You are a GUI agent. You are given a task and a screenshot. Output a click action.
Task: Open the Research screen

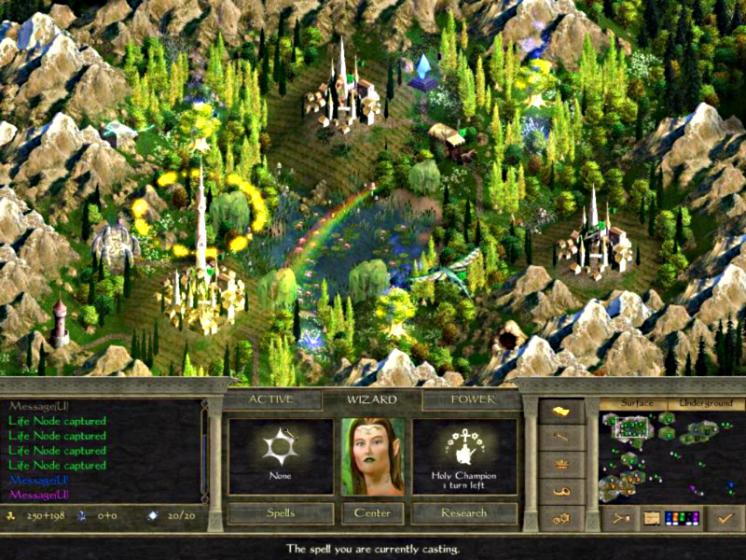[x=465, y=513]
